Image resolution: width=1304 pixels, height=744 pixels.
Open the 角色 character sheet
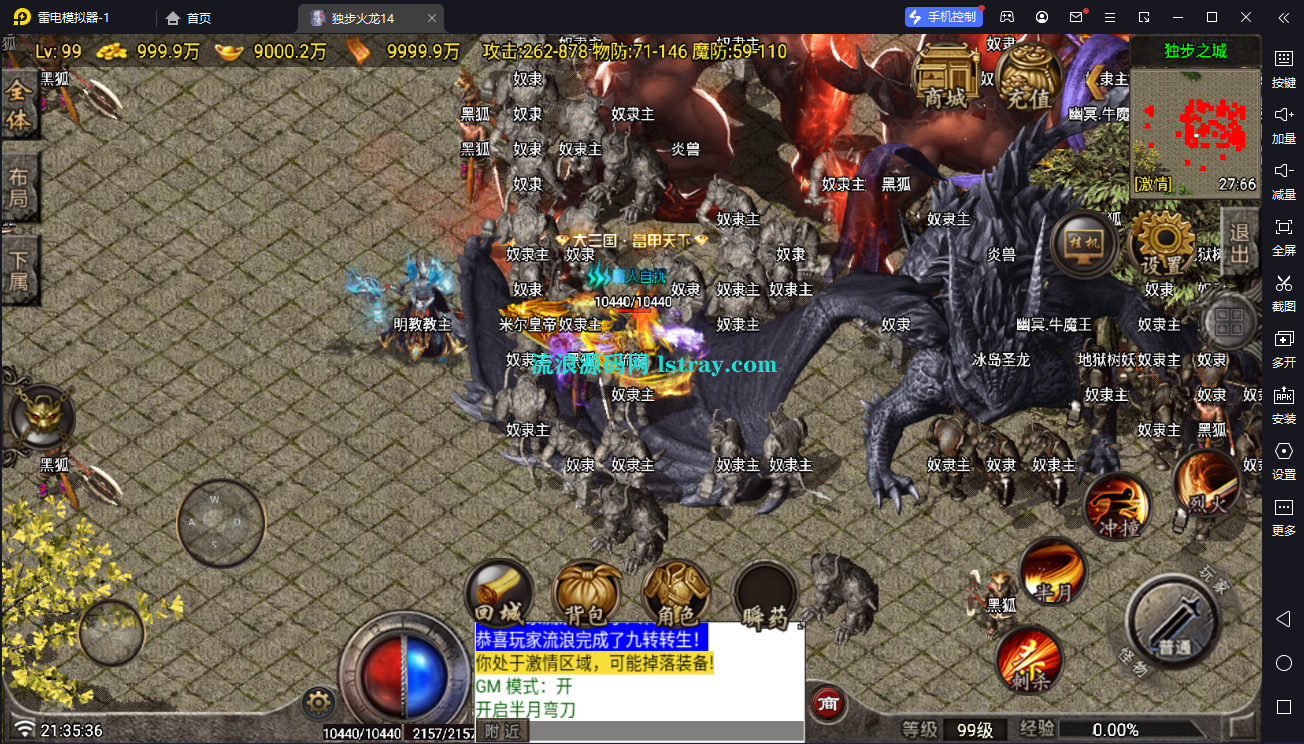677,594
